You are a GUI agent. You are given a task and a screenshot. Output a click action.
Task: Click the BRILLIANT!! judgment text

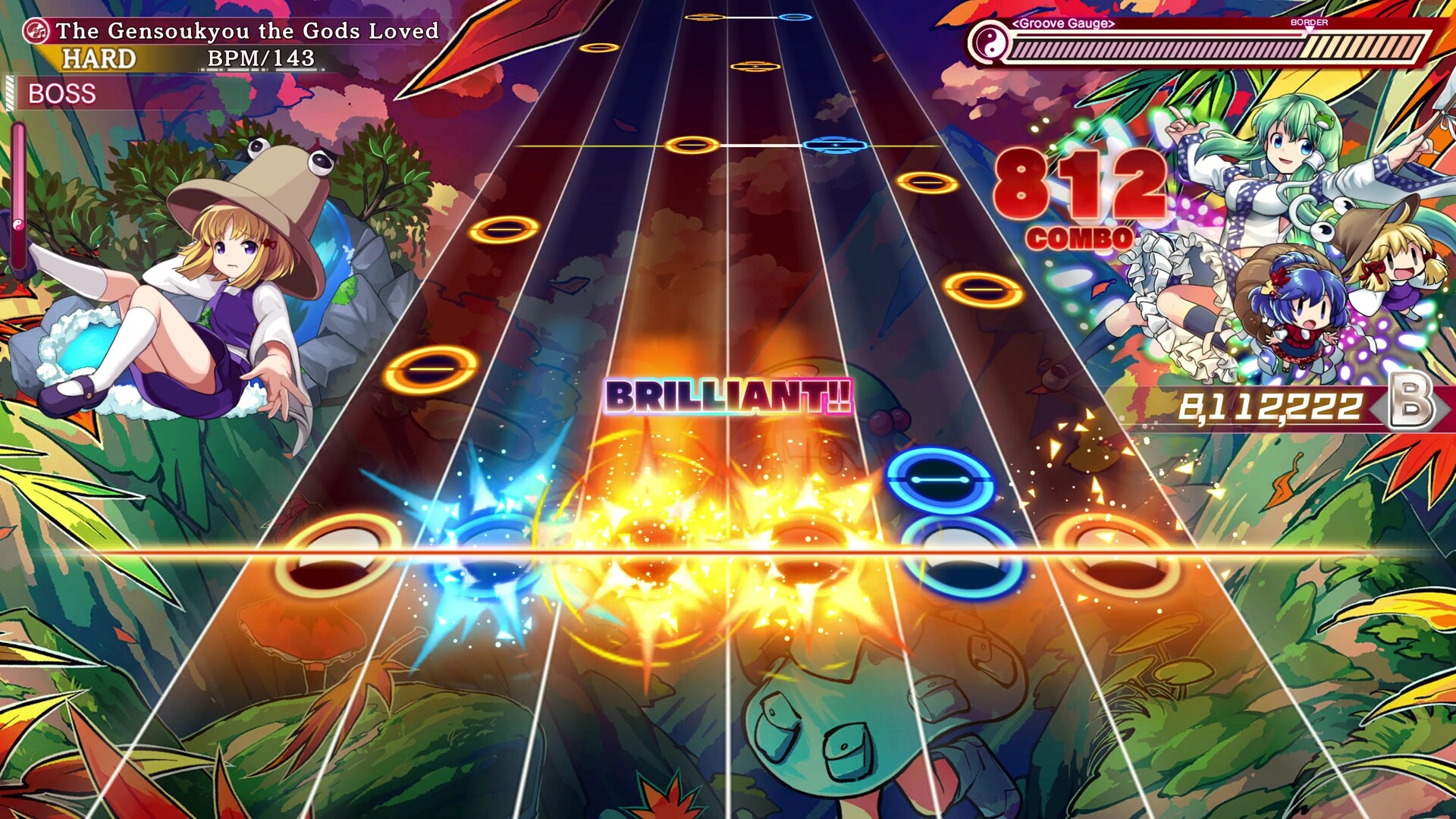tap(728, 396)
